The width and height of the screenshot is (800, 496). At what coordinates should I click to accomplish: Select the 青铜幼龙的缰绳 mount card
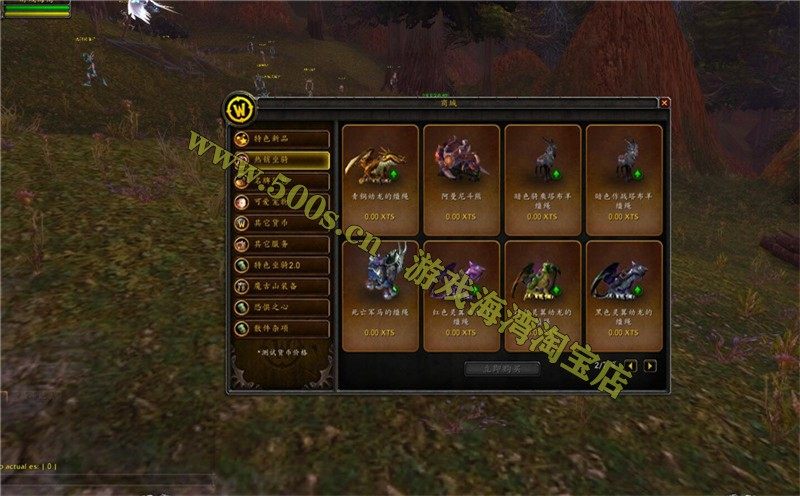[380, 180]
